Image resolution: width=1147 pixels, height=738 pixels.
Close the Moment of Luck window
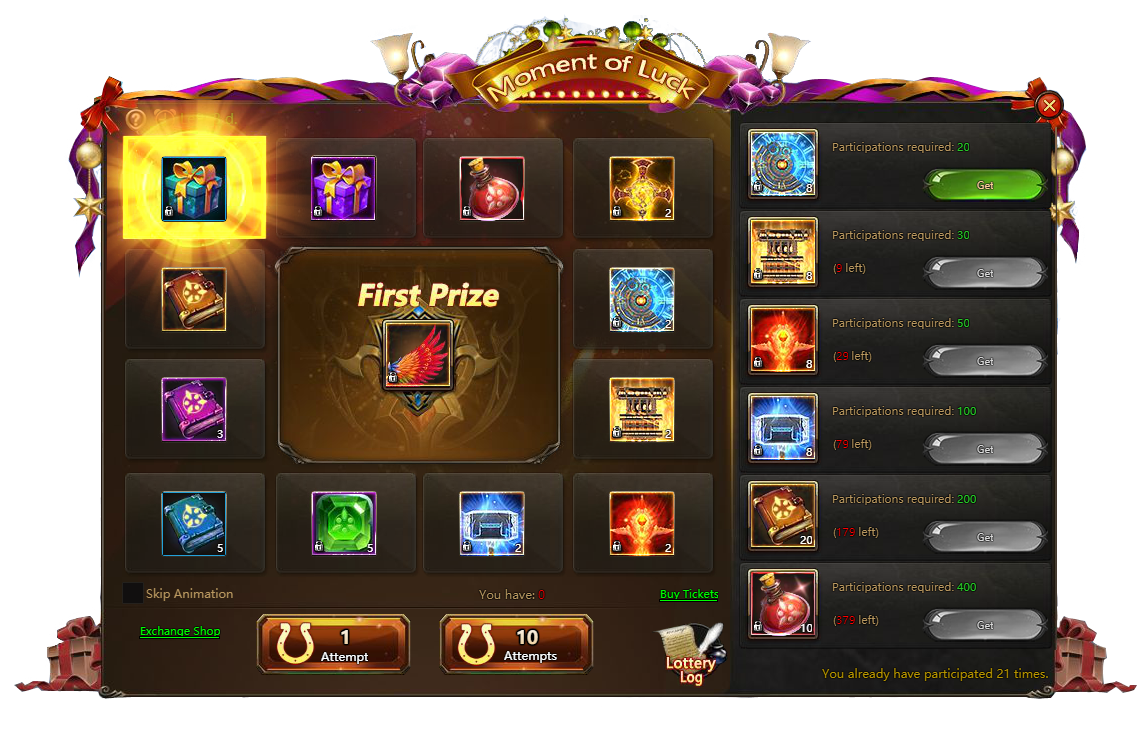point(1049,105)
